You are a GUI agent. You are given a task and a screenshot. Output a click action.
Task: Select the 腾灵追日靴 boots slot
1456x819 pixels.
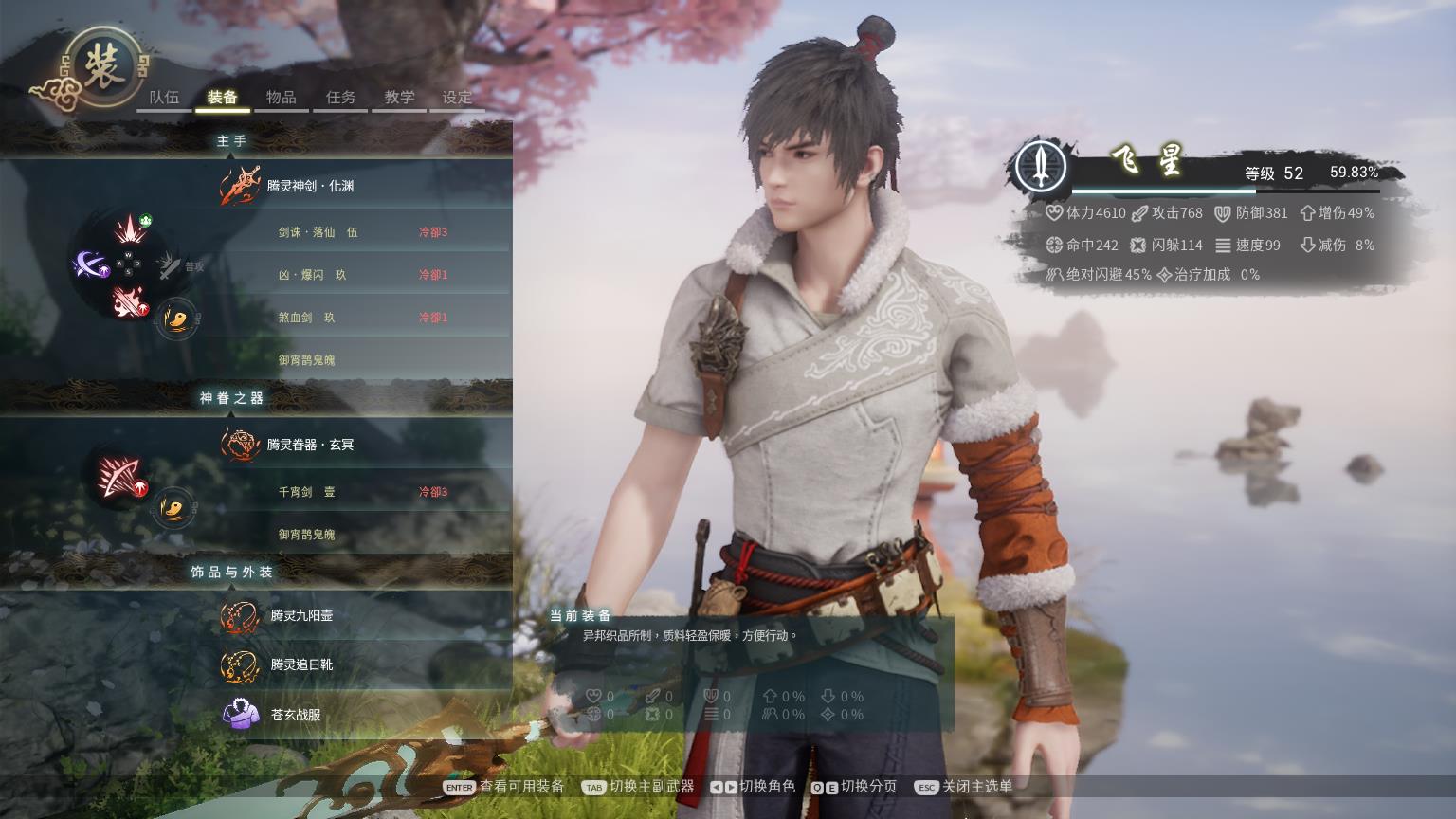pos(301,664)
